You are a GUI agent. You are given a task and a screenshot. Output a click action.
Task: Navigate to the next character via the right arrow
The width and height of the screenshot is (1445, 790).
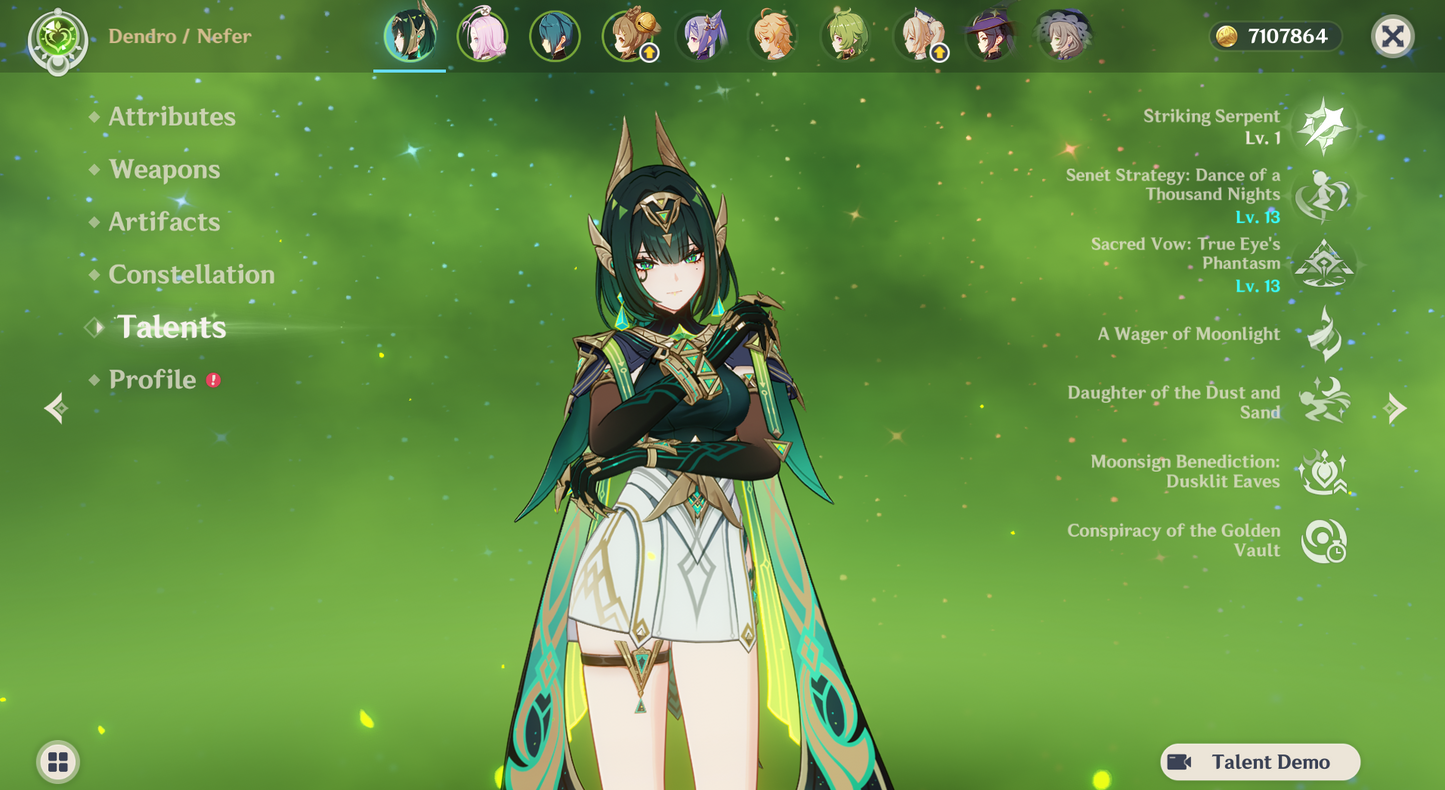[x=1394, y=408]
